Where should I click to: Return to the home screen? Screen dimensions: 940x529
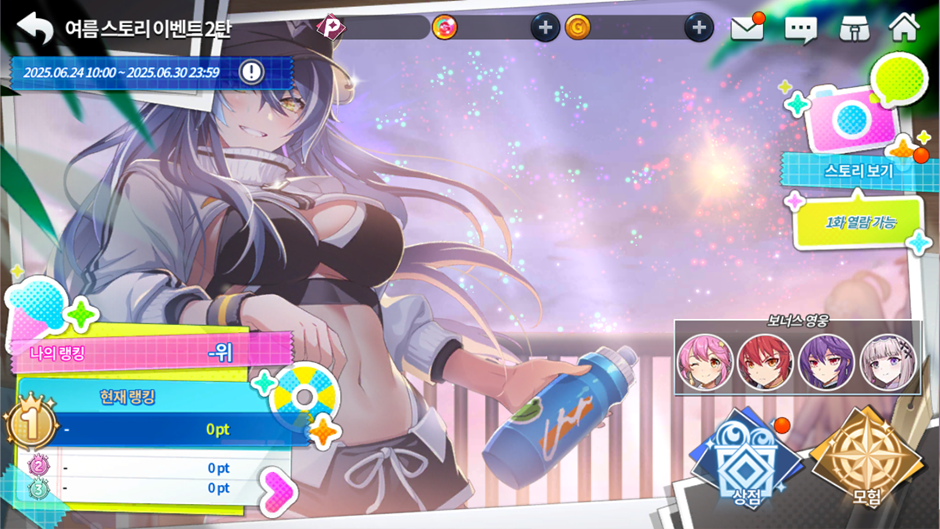click(904, 27)
